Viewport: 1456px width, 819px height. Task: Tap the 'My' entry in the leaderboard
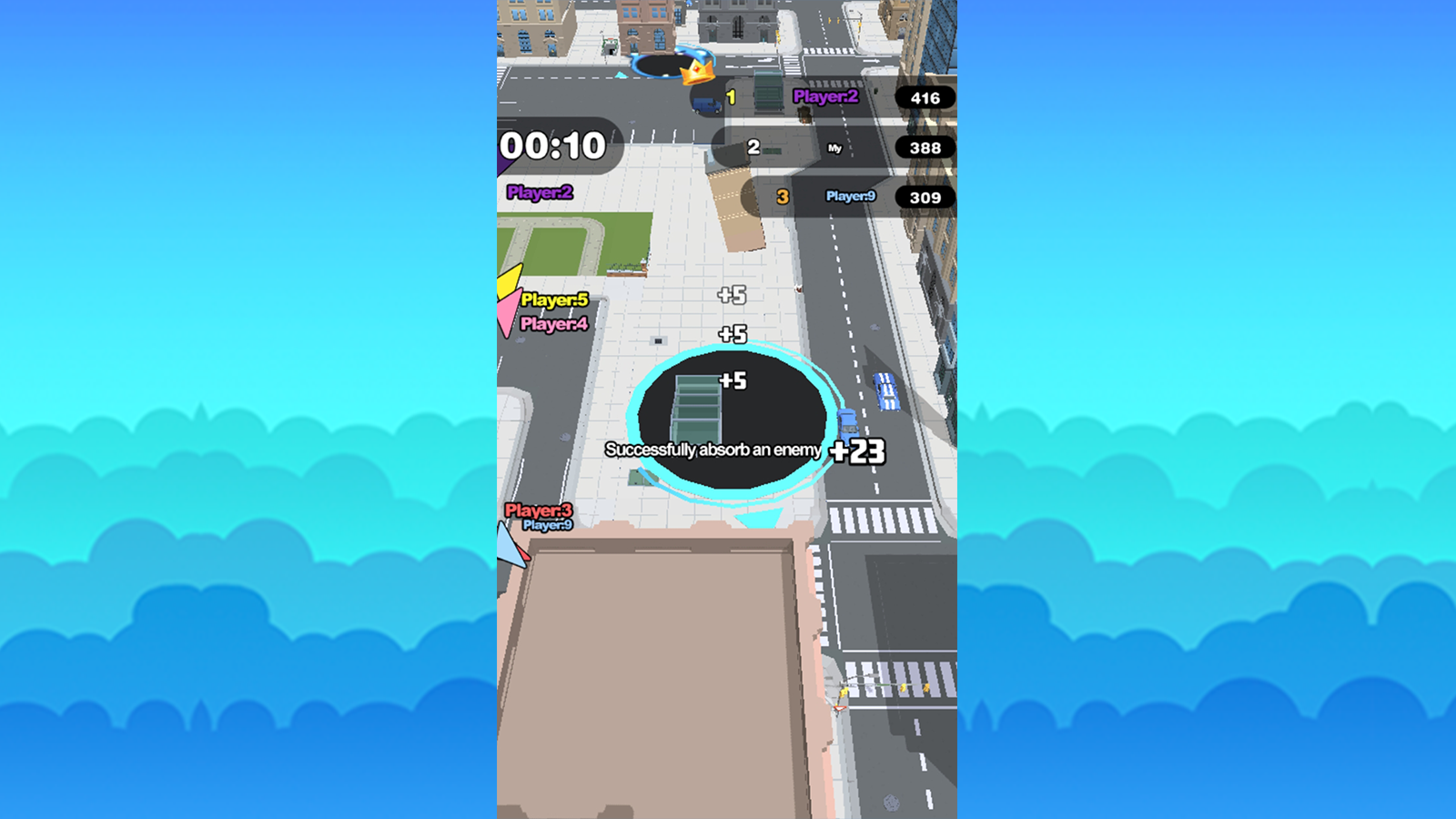point(834,147)
